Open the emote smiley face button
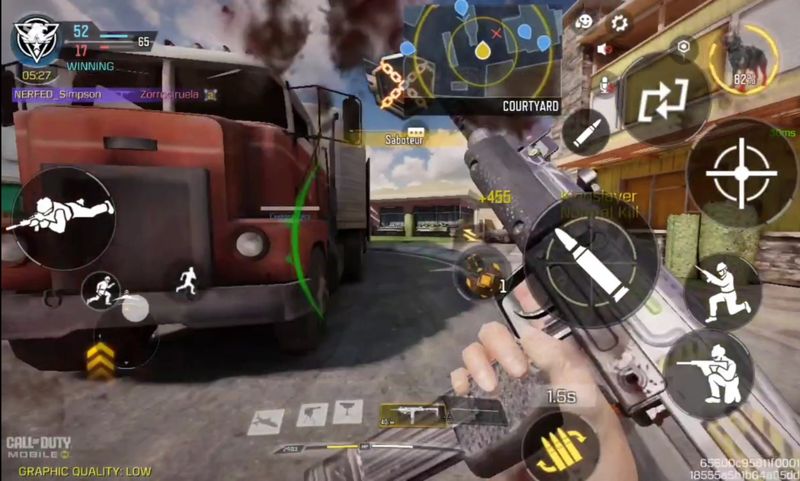The height and width of the screenshot is (481, 800). pos(586,21)
